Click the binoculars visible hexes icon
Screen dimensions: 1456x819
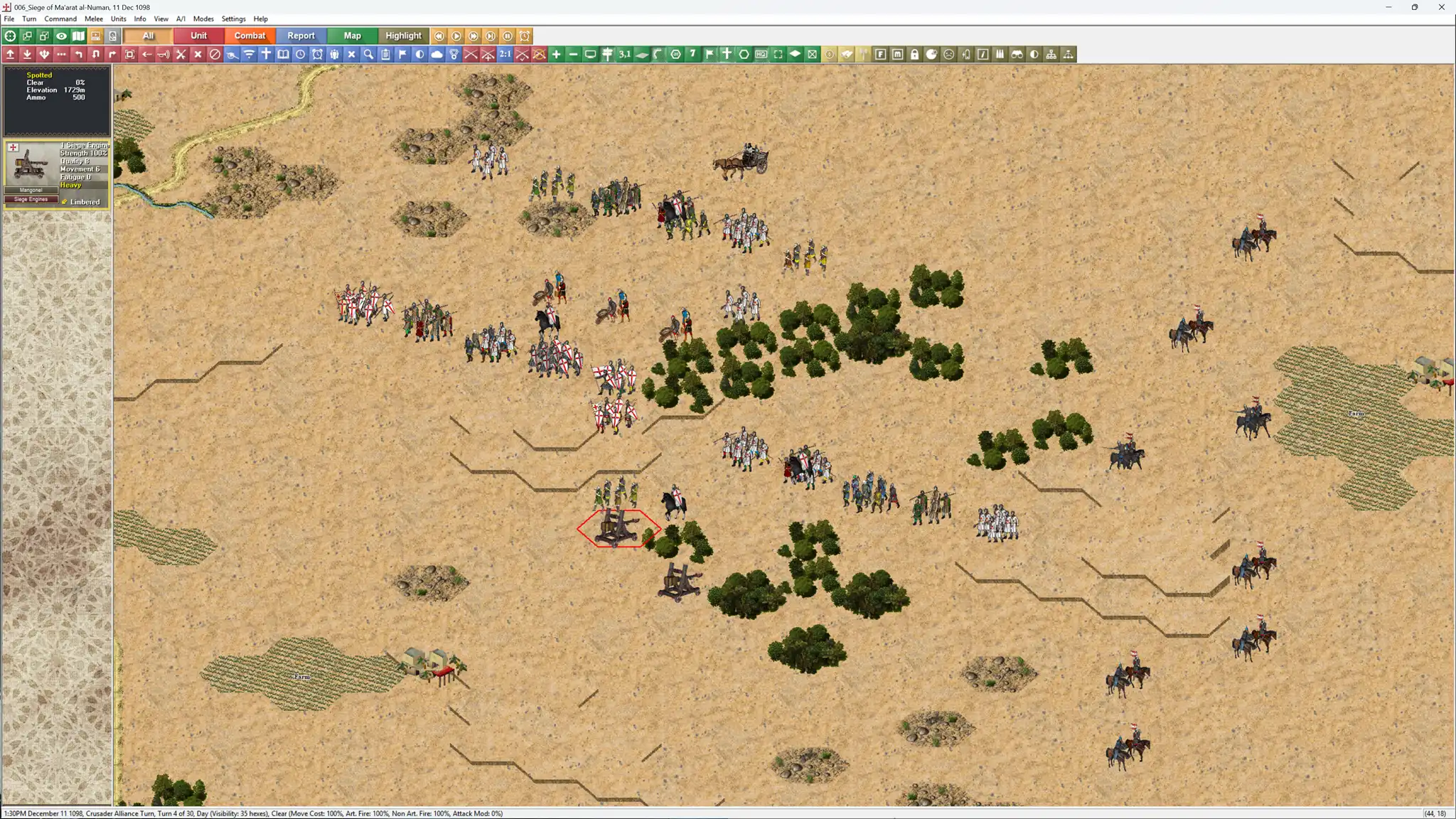[1016, 54]
